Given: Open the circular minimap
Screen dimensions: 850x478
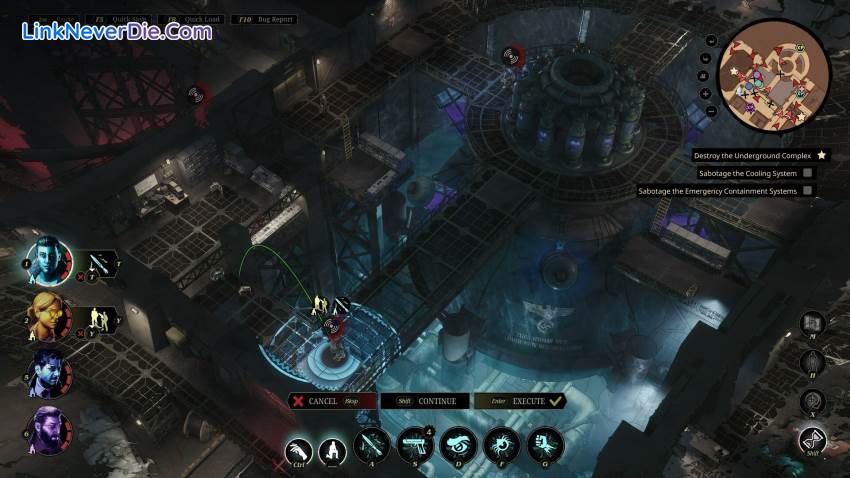Looking at the screenshot, I should (x=774, y=76).
